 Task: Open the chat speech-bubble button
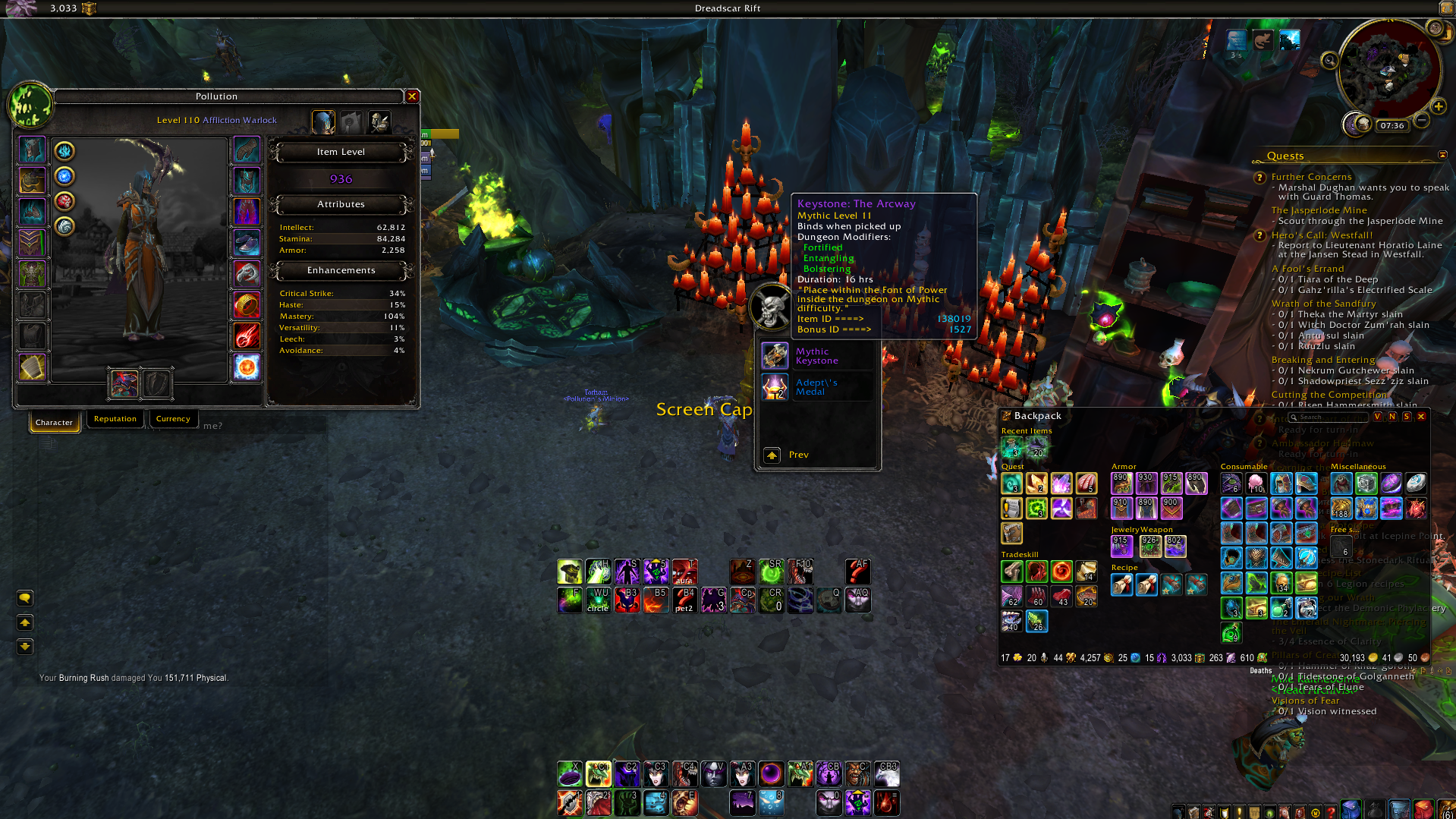click(x=25, y=598)
